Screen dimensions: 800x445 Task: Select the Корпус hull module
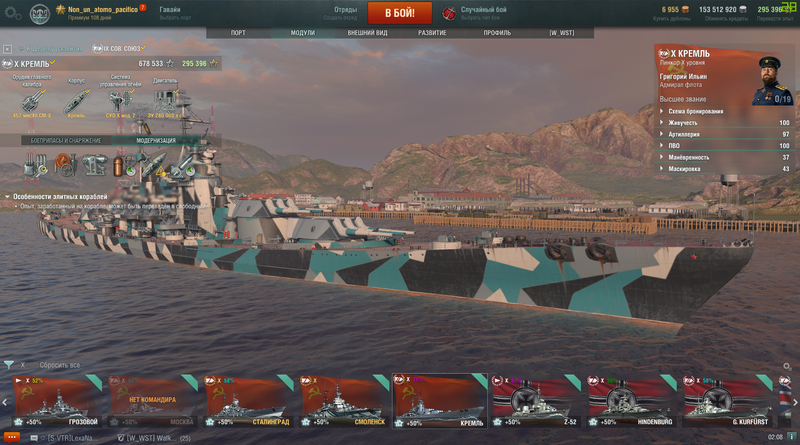[x=76, y=101]
